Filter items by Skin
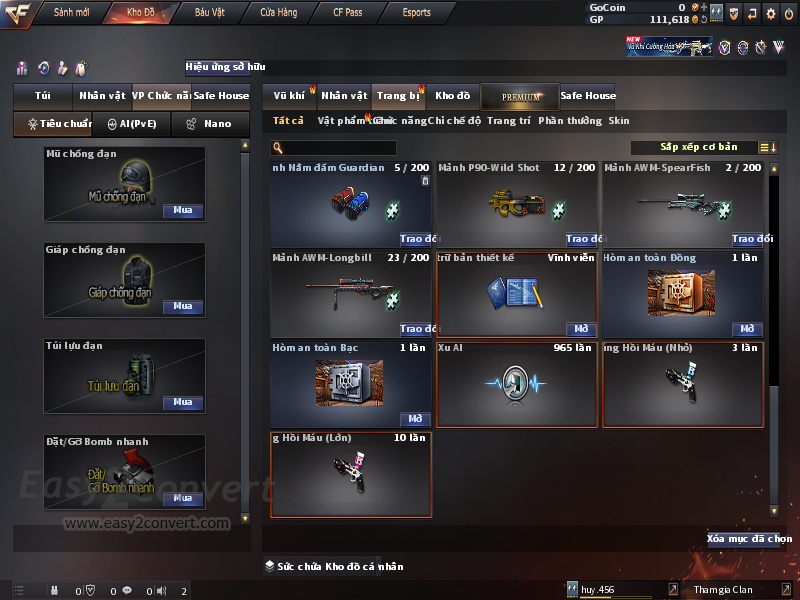This screenshot has width=800, height=600. pyautogui.click(x=619, y=121)
